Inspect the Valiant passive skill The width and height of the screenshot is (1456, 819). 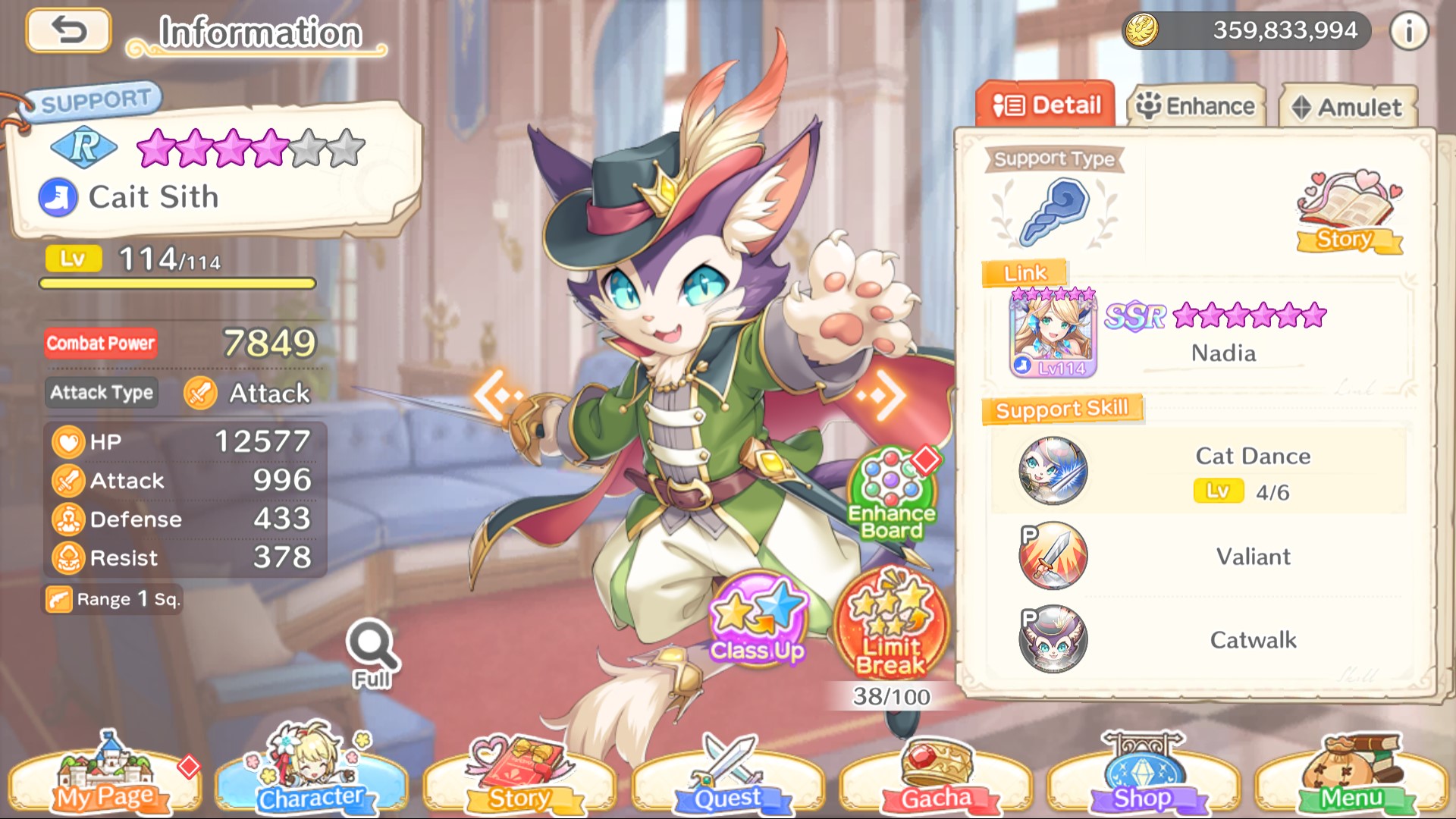(x=1053, y=556)
